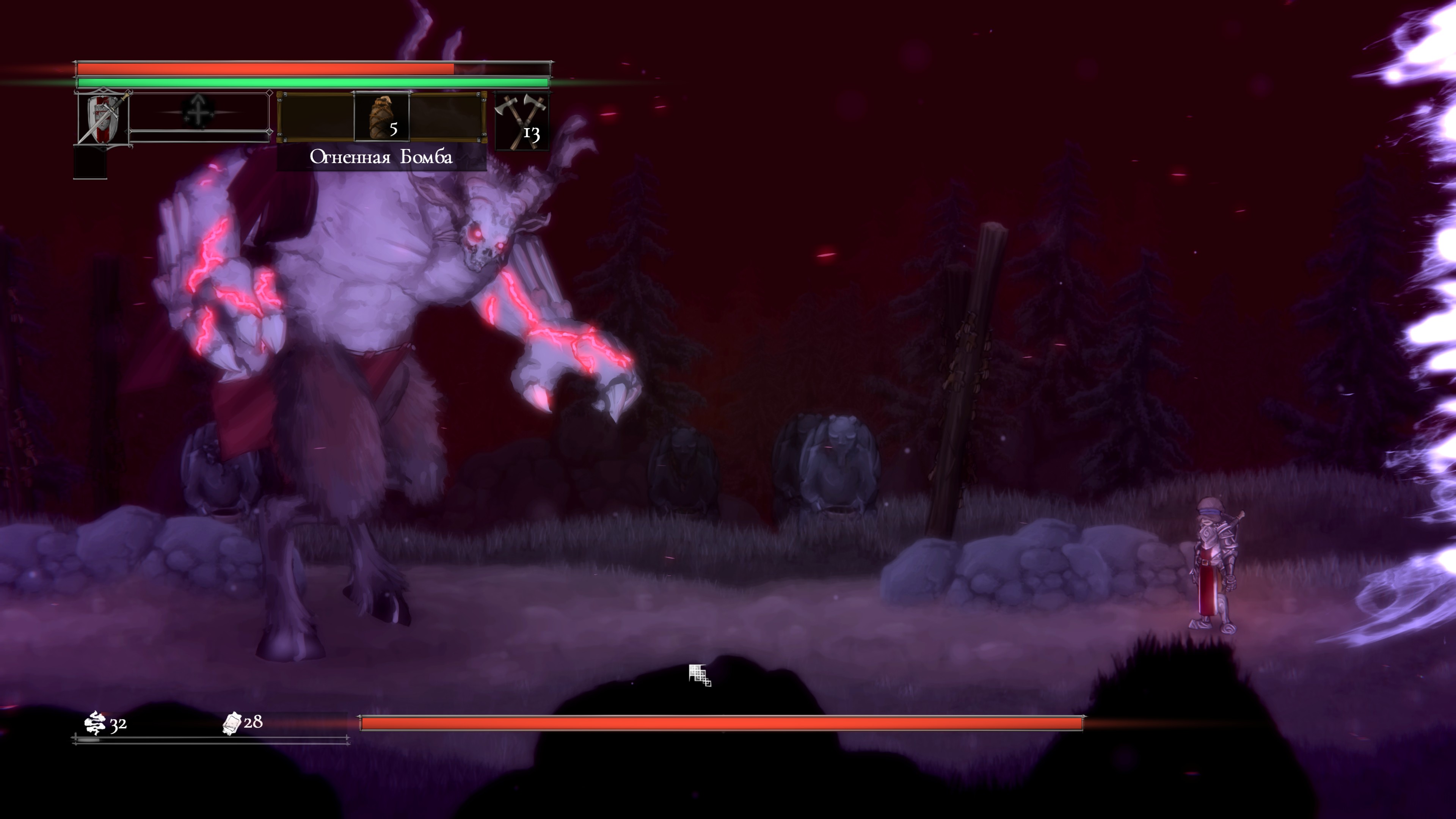
Task: Activate the dim arrow rune skill slot
Action: (x=198, y=111)
